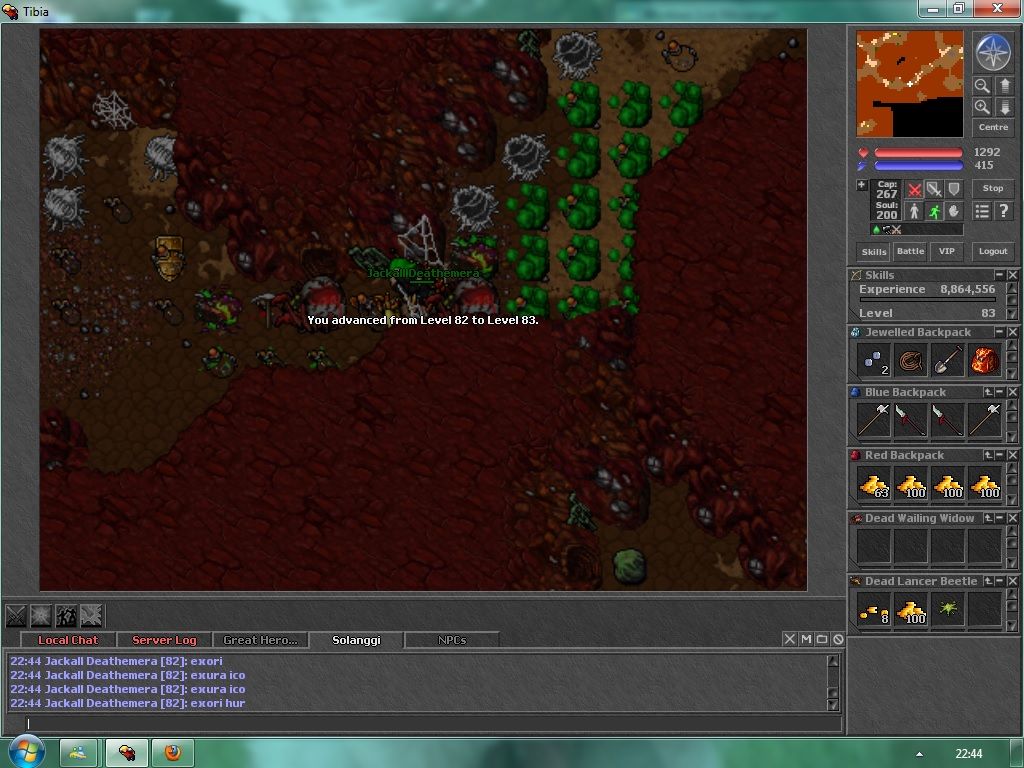Log out with the Logout button
The height and width of the screenshot is (768, 1024).
pos(992,252)
